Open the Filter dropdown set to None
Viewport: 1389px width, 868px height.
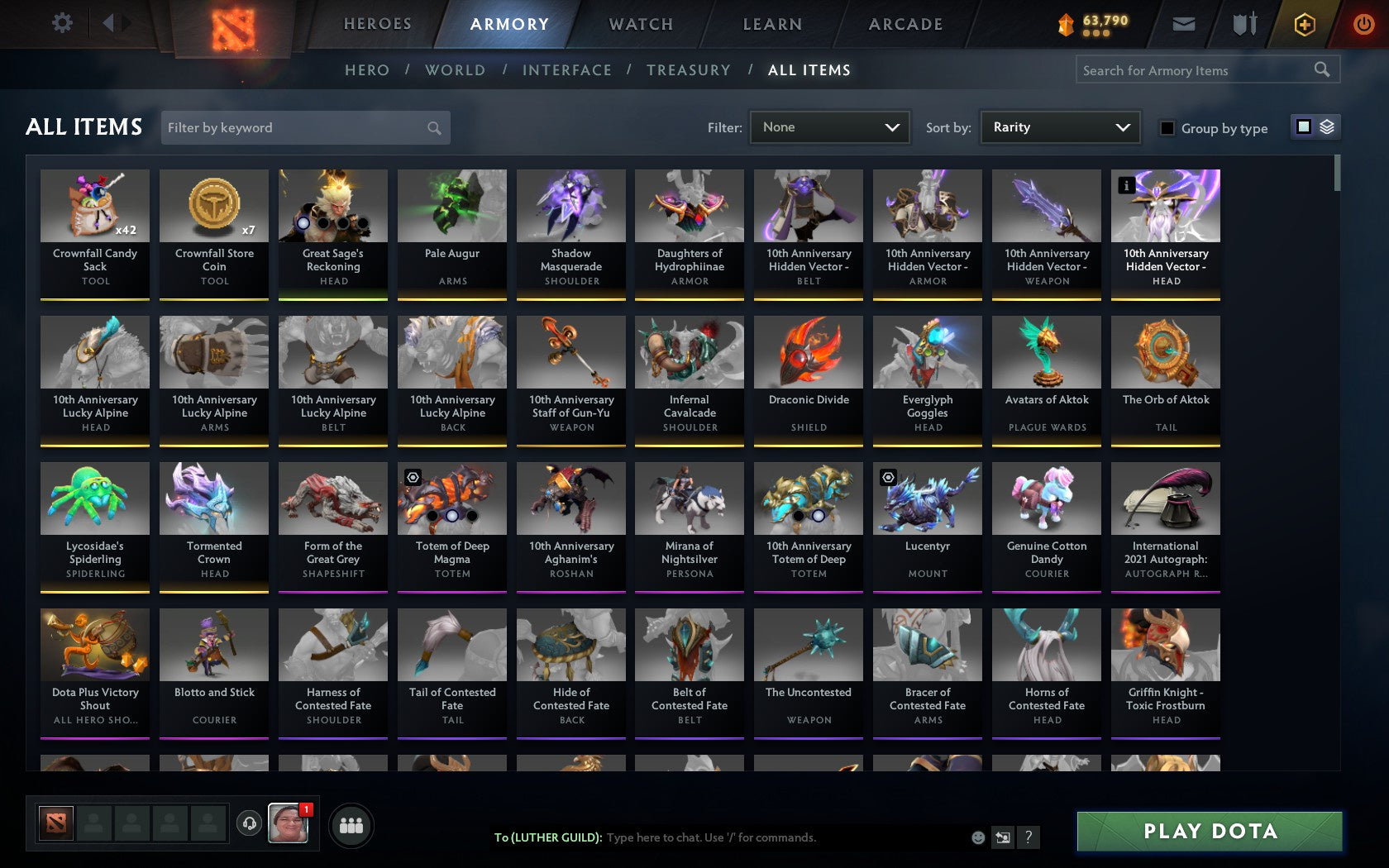tap(829, 127)
